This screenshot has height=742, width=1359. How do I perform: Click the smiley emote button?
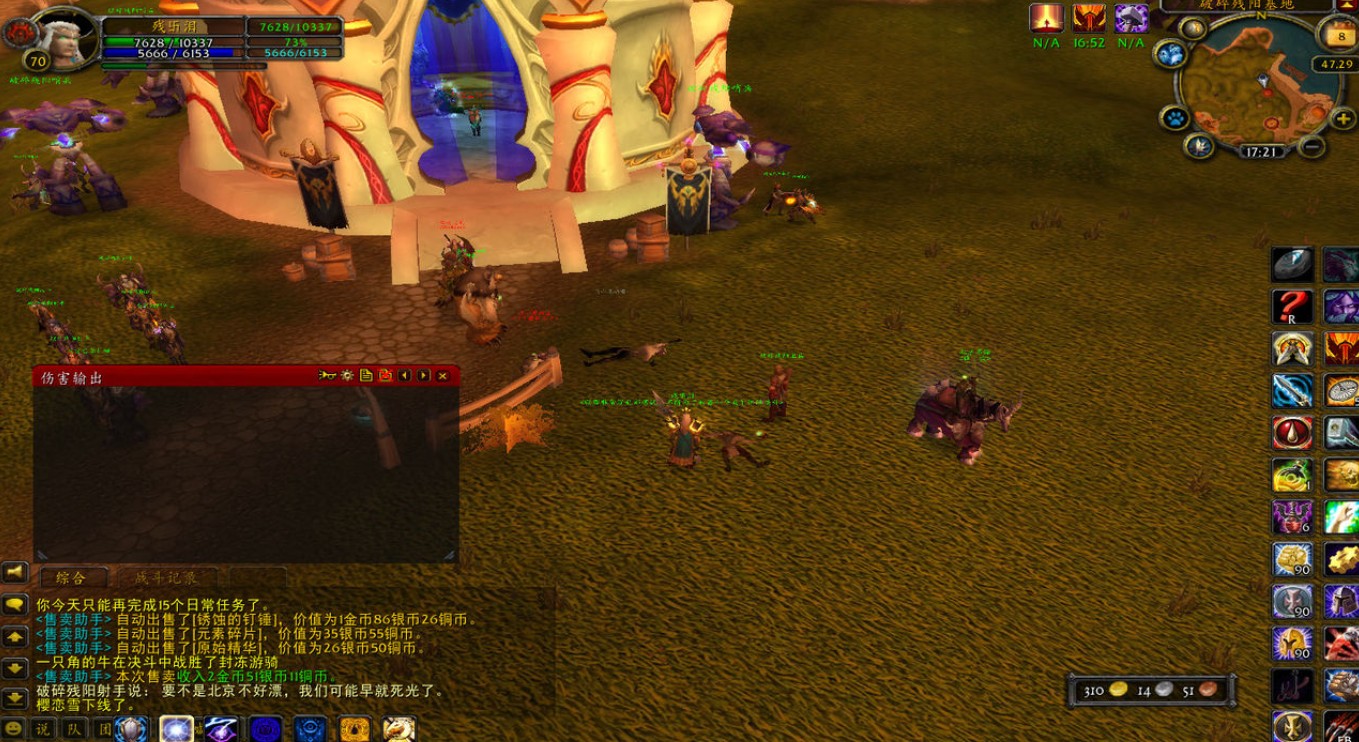click(14, 729)
